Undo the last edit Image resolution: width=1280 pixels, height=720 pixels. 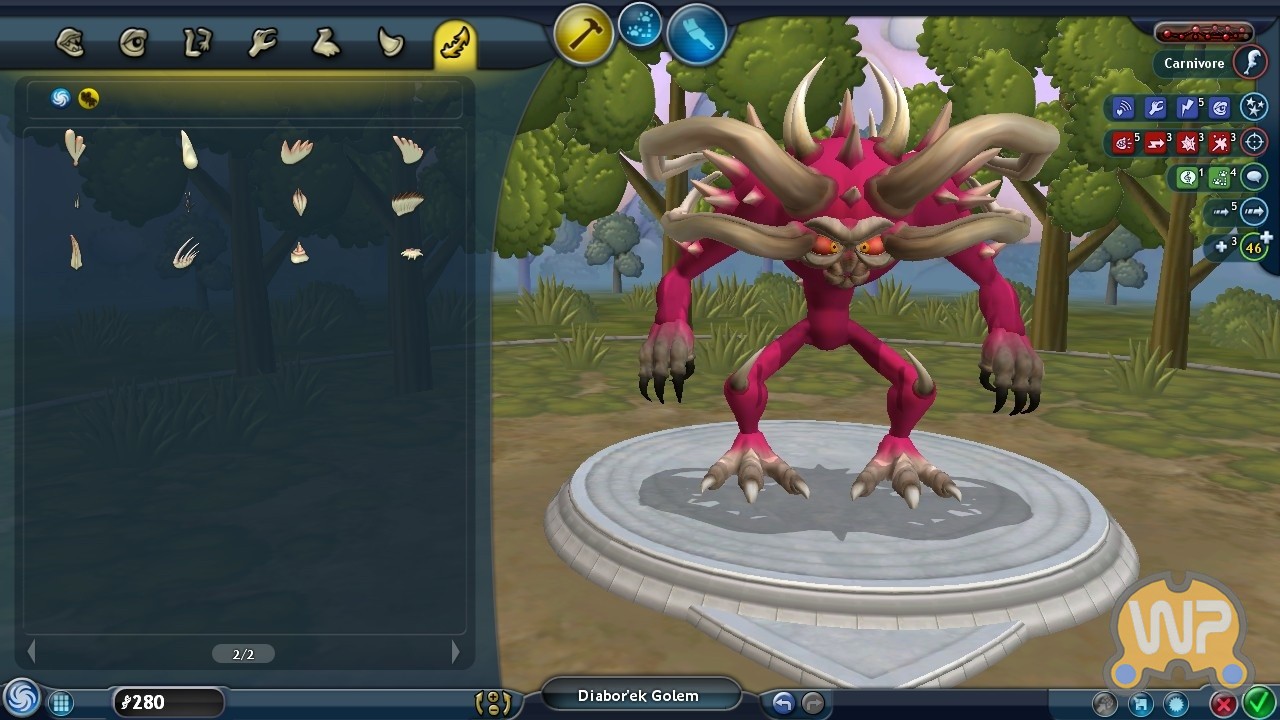(x=783, y=703)
